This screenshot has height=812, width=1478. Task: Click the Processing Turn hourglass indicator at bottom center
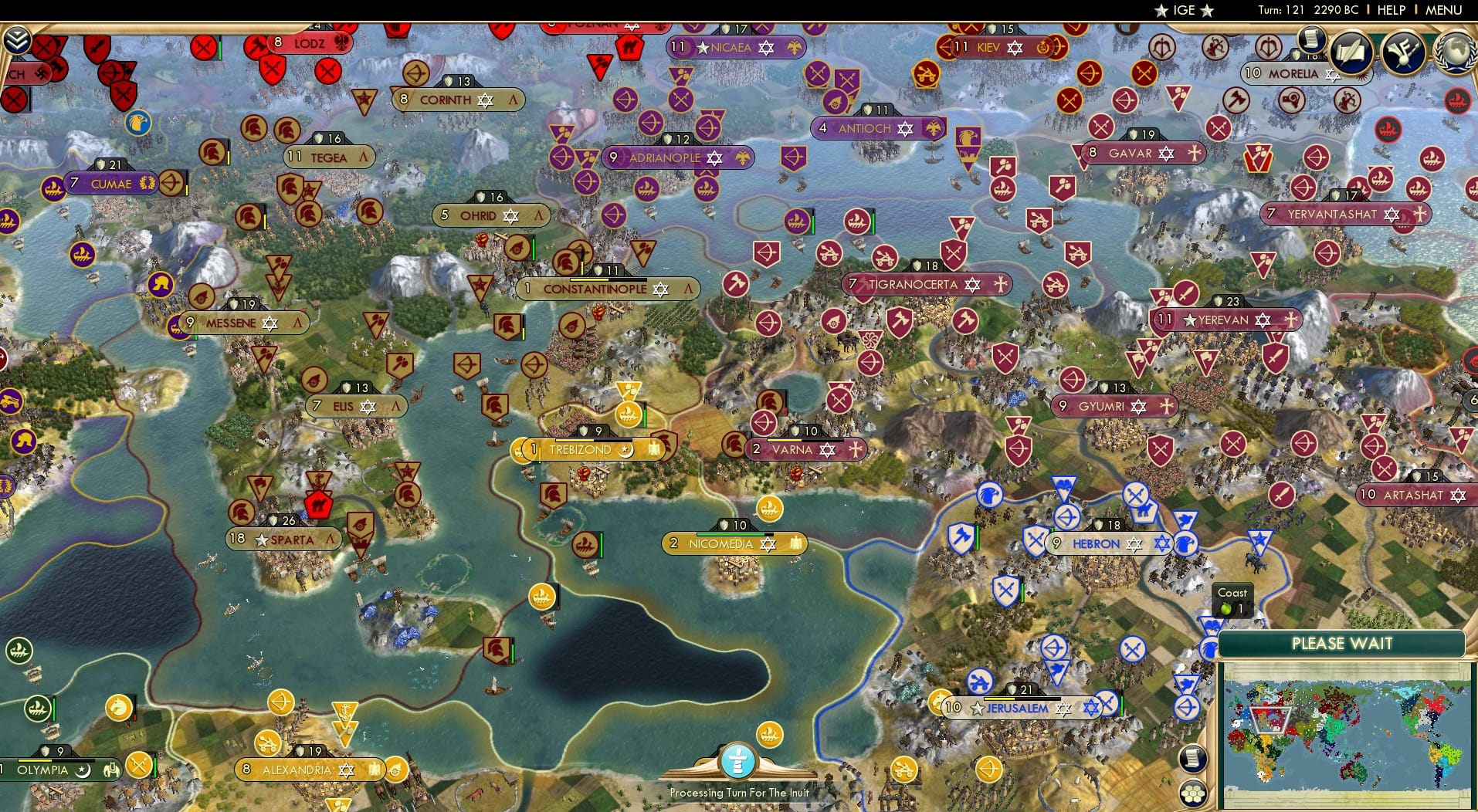click(x=738, y=762)
